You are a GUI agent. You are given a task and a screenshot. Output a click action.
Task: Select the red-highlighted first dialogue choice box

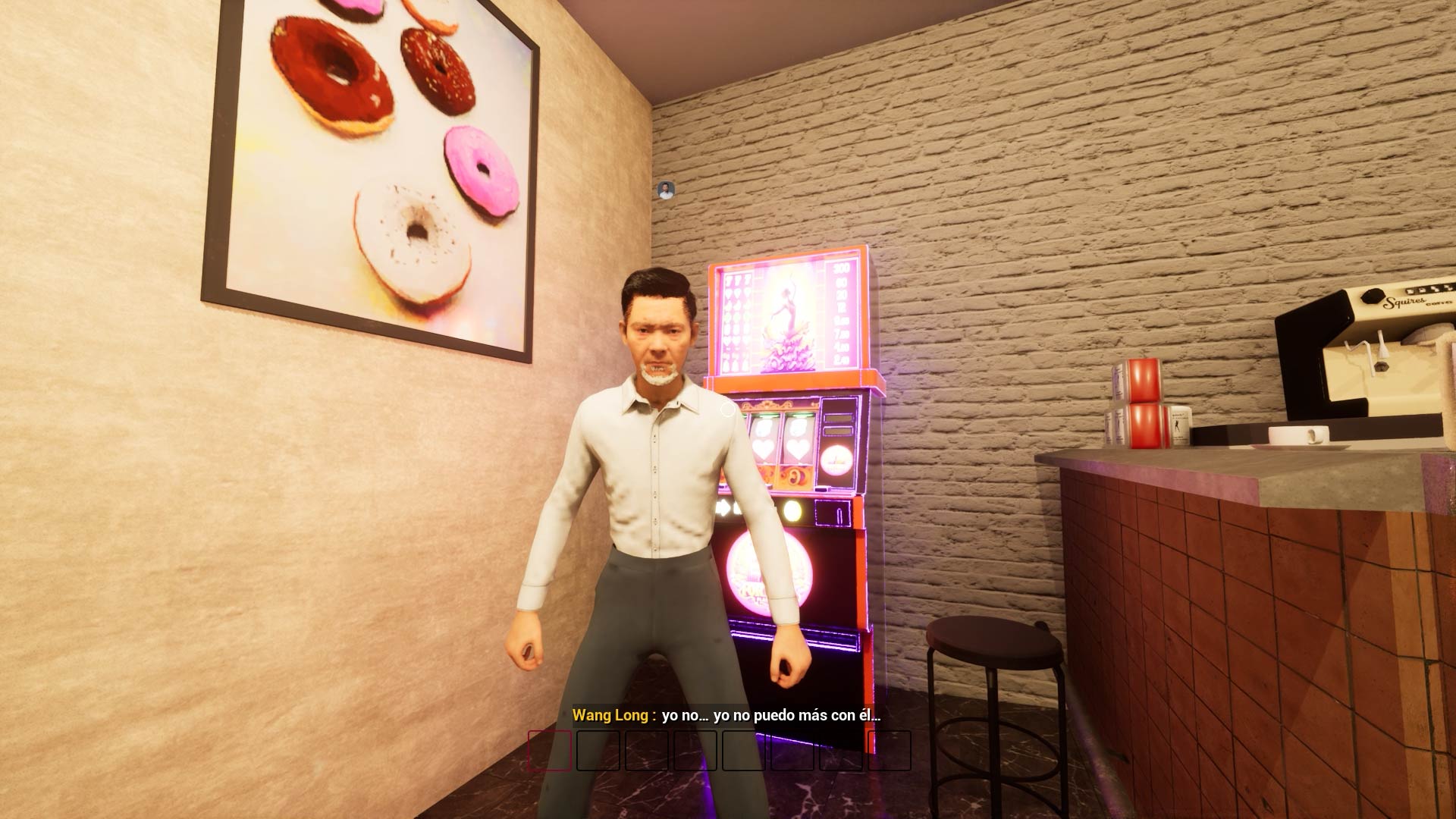tap(551, 751)
